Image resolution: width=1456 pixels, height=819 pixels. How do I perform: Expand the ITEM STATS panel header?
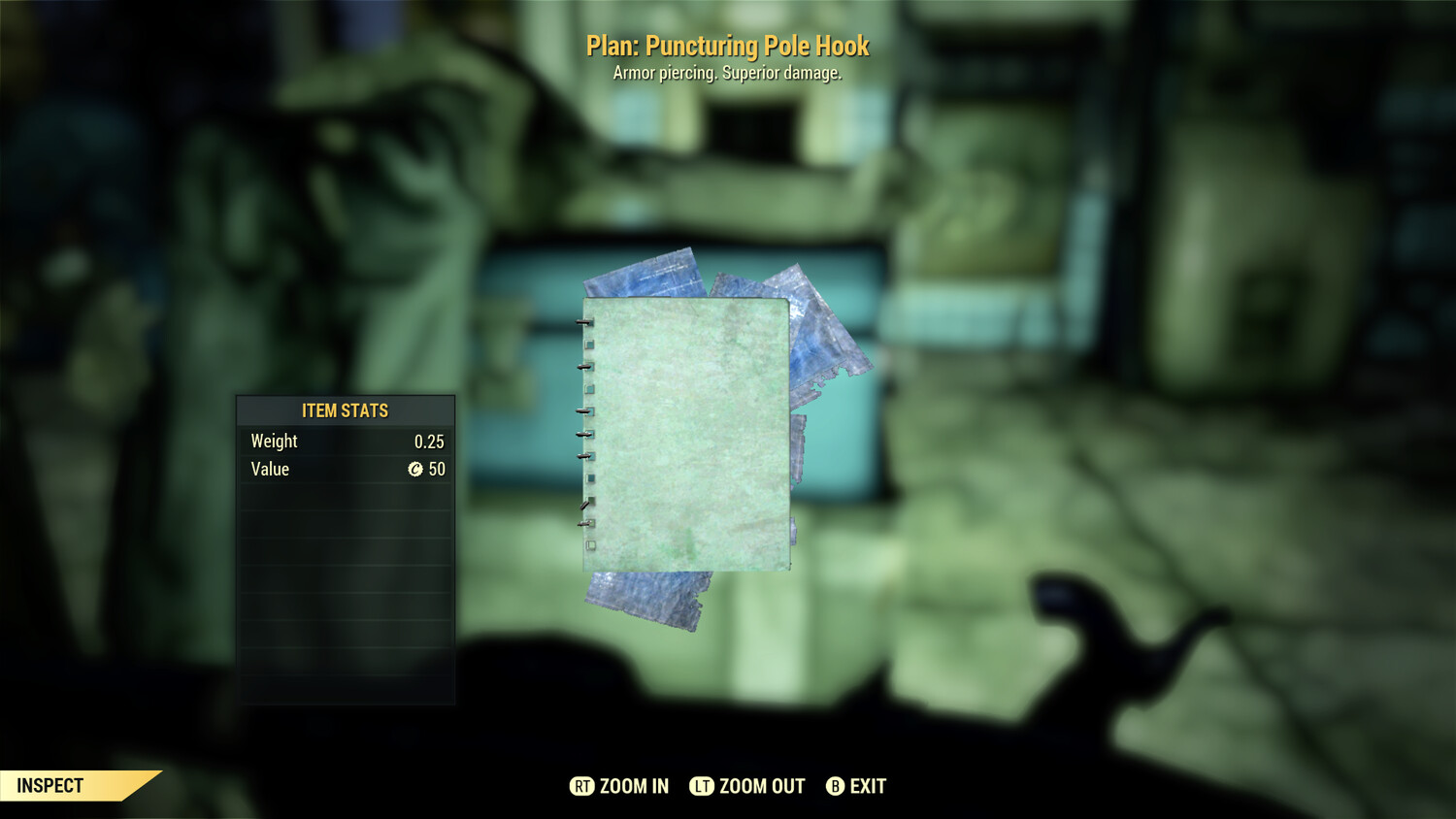pos(345,410)
